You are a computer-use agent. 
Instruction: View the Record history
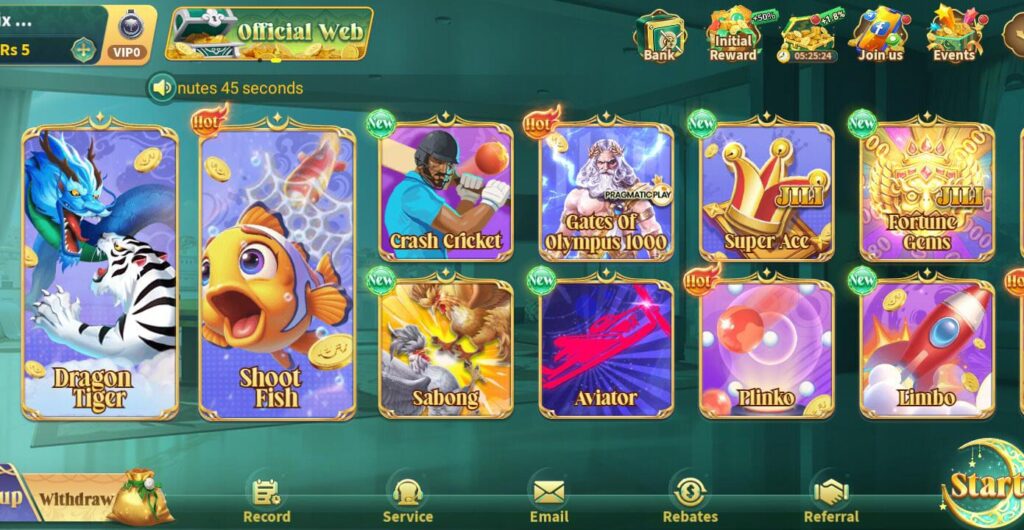267,500
